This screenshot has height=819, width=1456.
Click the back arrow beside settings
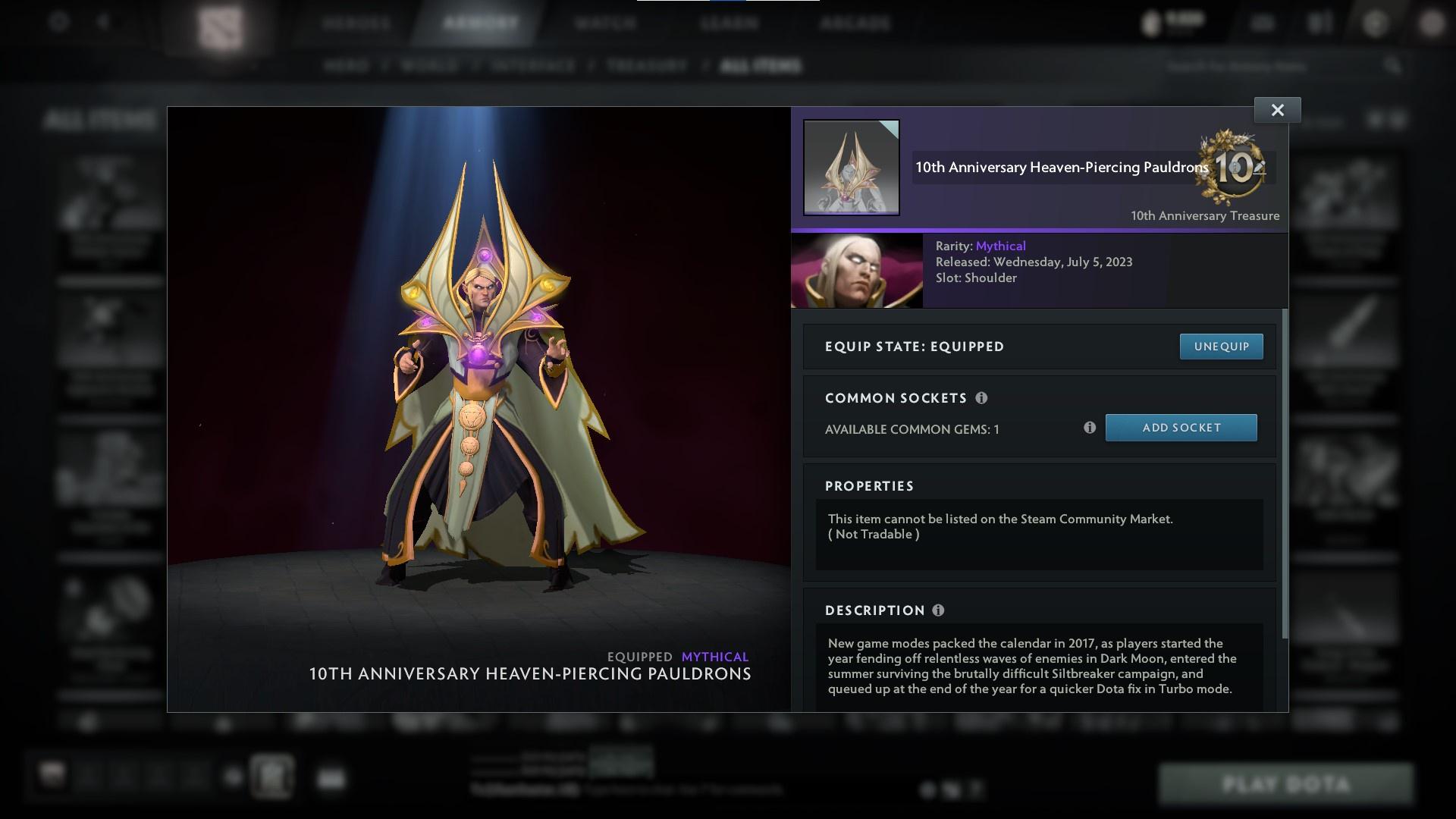[x=102, y=22]
